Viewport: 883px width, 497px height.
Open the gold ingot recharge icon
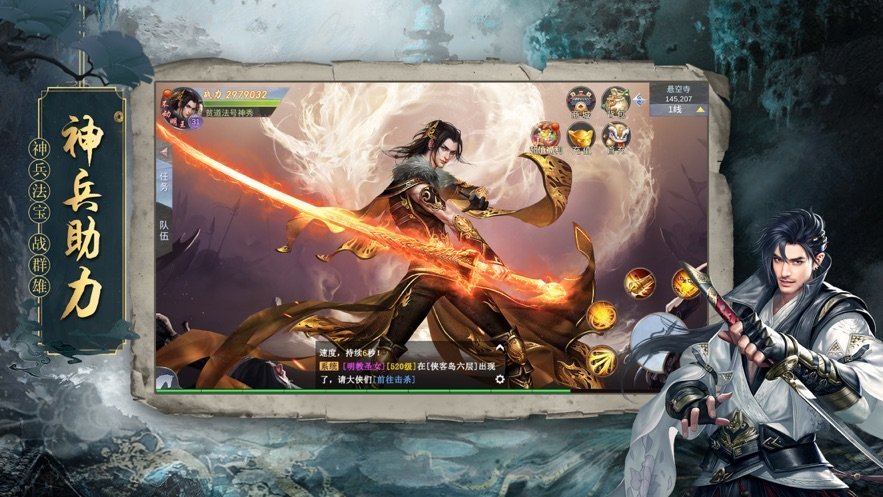click(581, 136)
